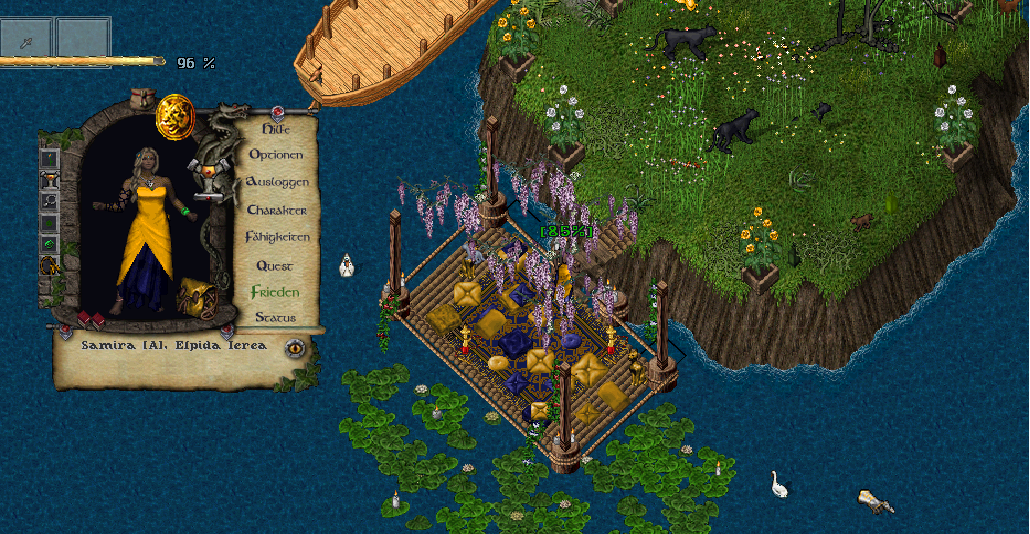Viewport: 1030px width, 534px height.
Task: Open the Fähigkeiten skills list
Action: click(277, 238)
